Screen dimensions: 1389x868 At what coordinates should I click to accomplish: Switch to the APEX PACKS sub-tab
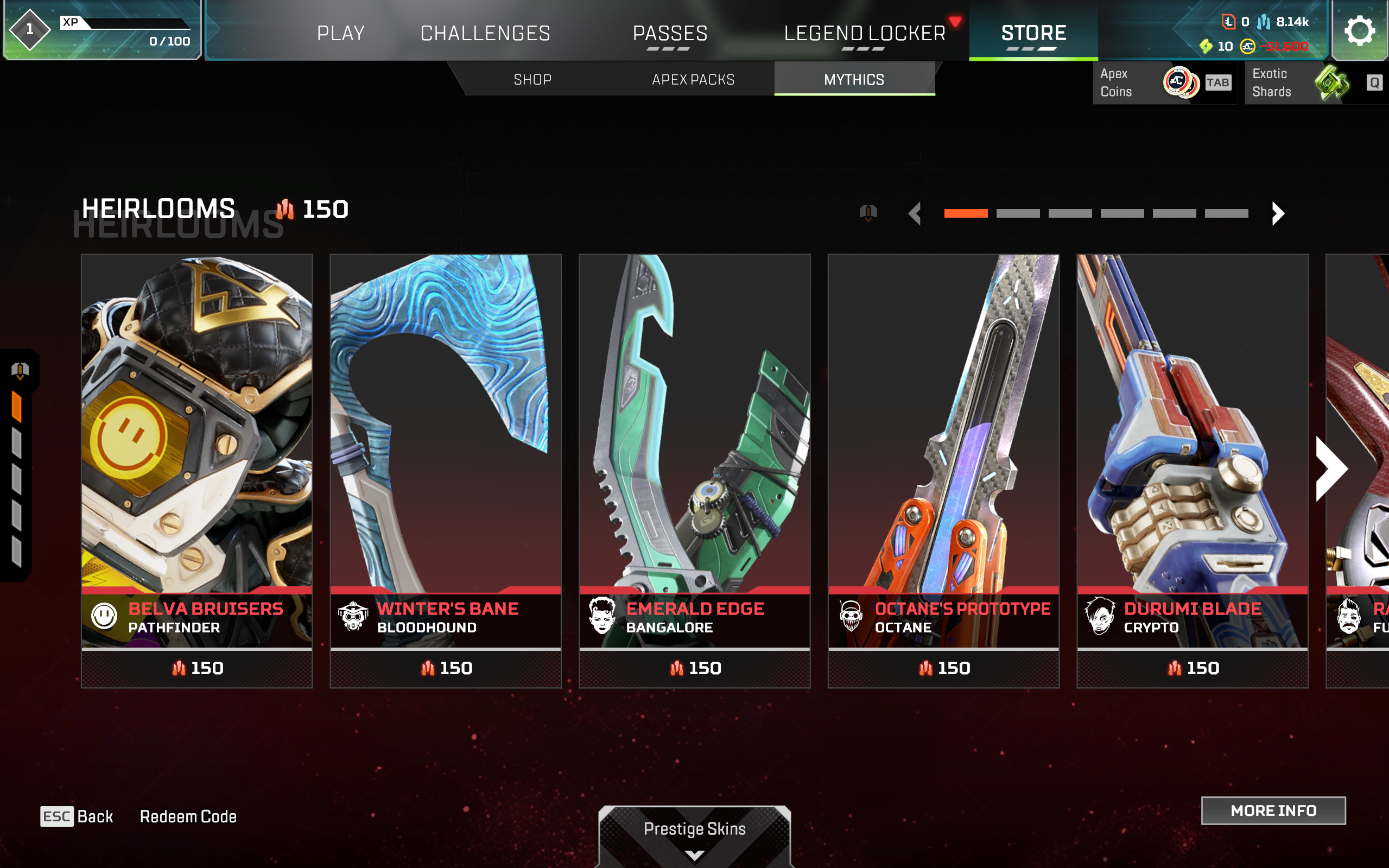coord(693,79)
